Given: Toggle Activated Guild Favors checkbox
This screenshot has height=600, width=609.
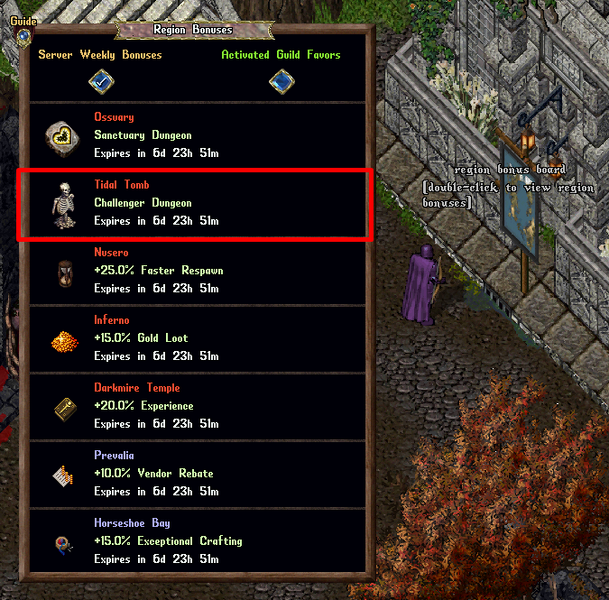Looking at the screenshot, I should (281, 82).
